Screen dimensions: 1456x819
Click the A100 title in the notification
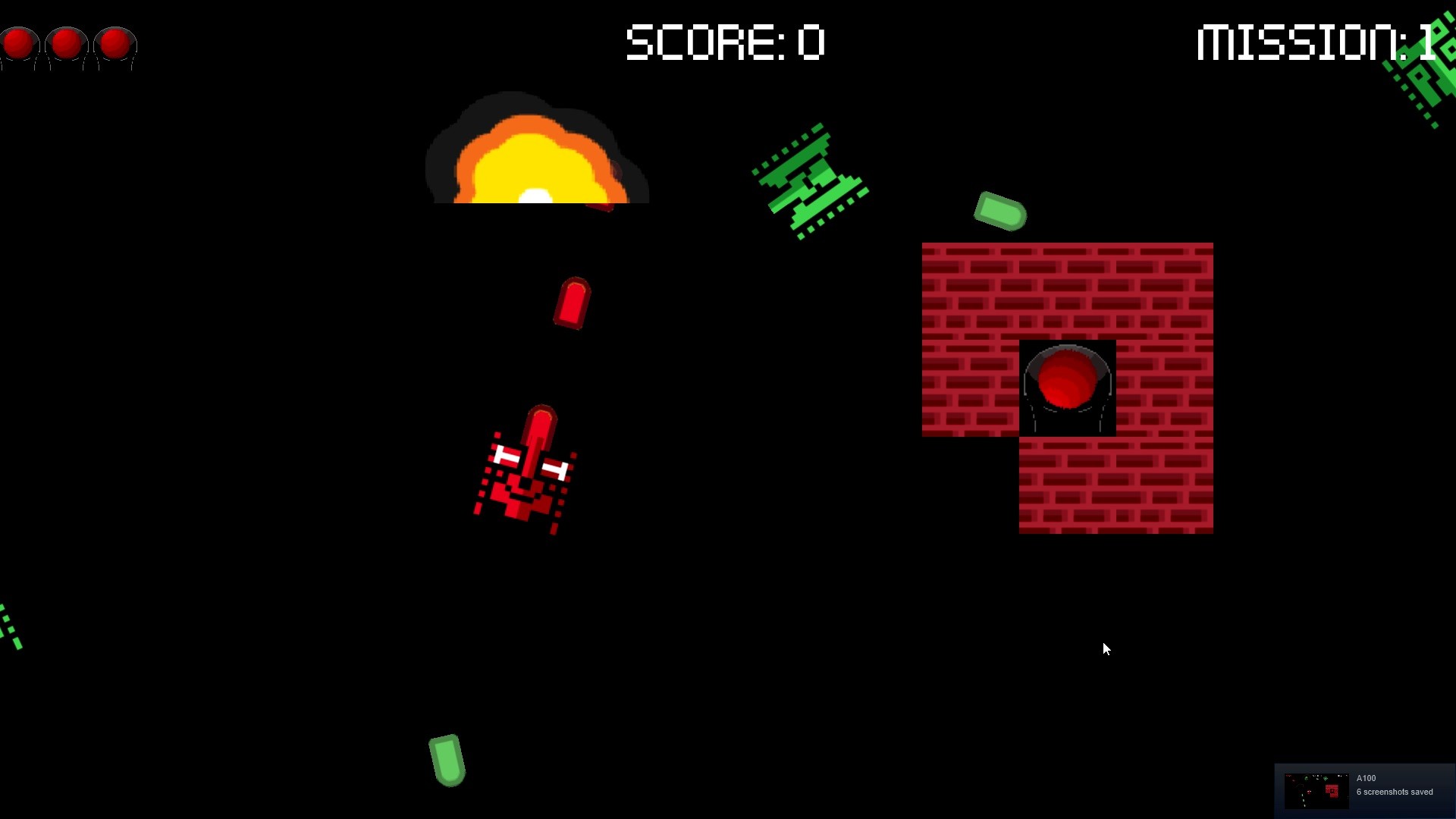[1366, 778]
